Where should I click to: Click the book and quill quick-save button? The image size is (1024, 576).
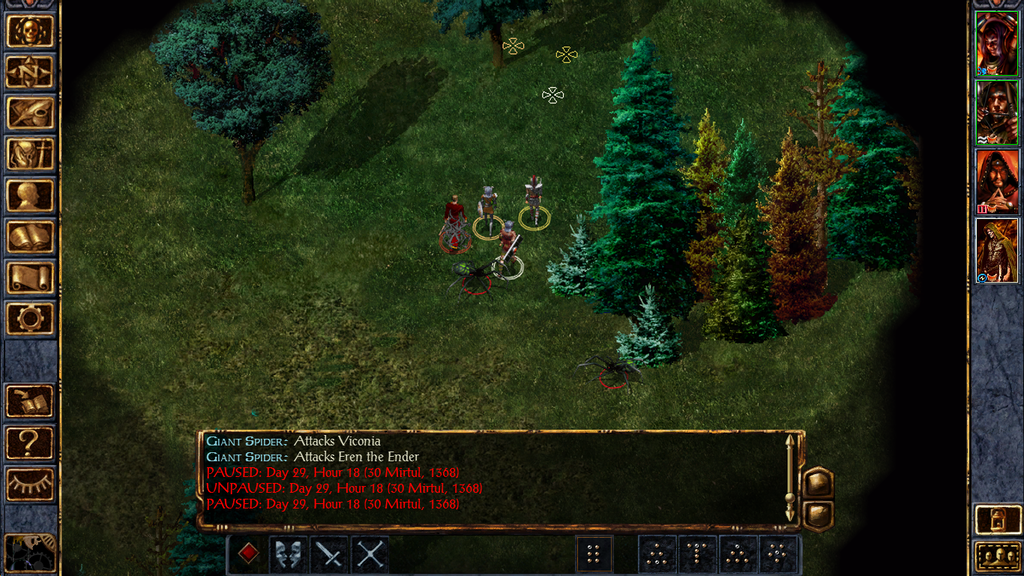(x=30, y=401)
